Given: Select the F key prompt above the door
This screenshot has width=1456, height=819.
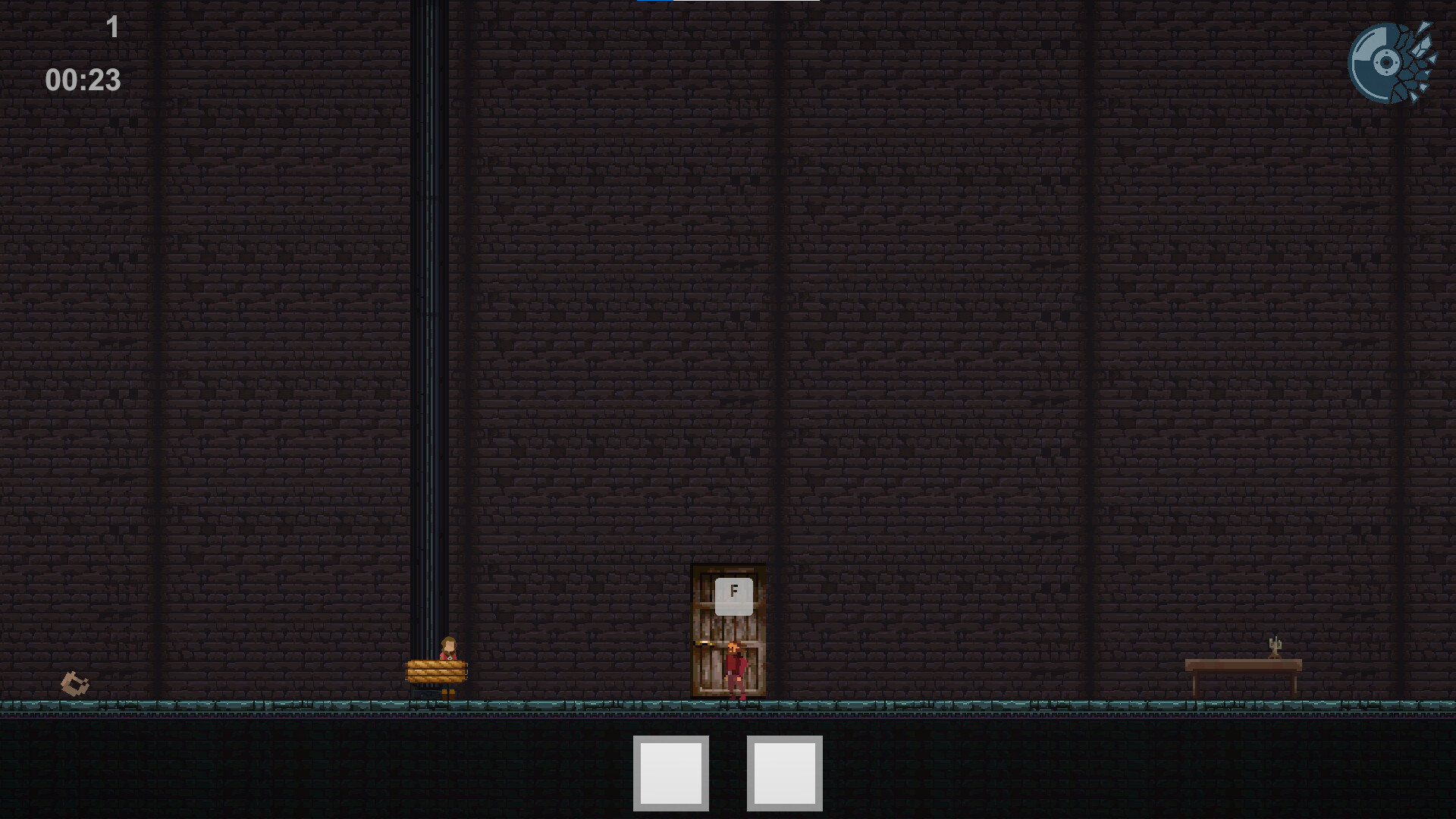Looking at the screenshot, I should pyautogui.click(x=733, y=595).
